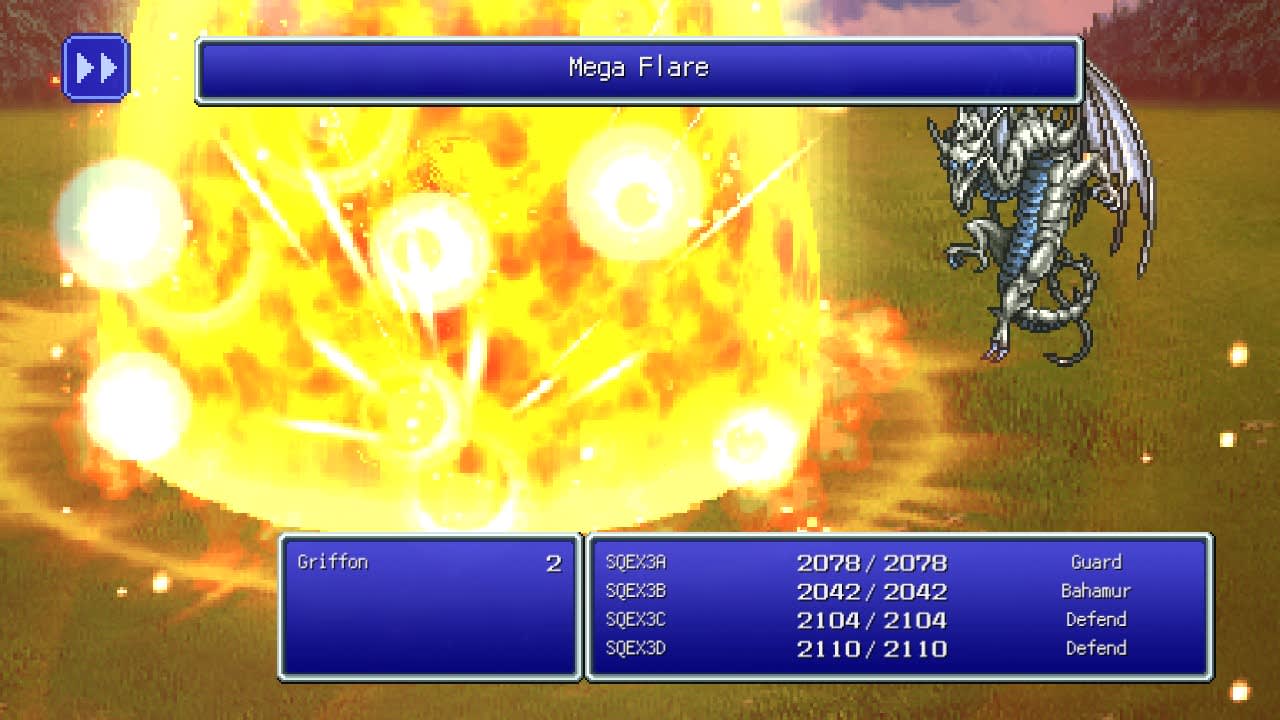Expand the enemy list window
Screen dimensions: 1280x720
pyautogui.click(x=430, y=605)
